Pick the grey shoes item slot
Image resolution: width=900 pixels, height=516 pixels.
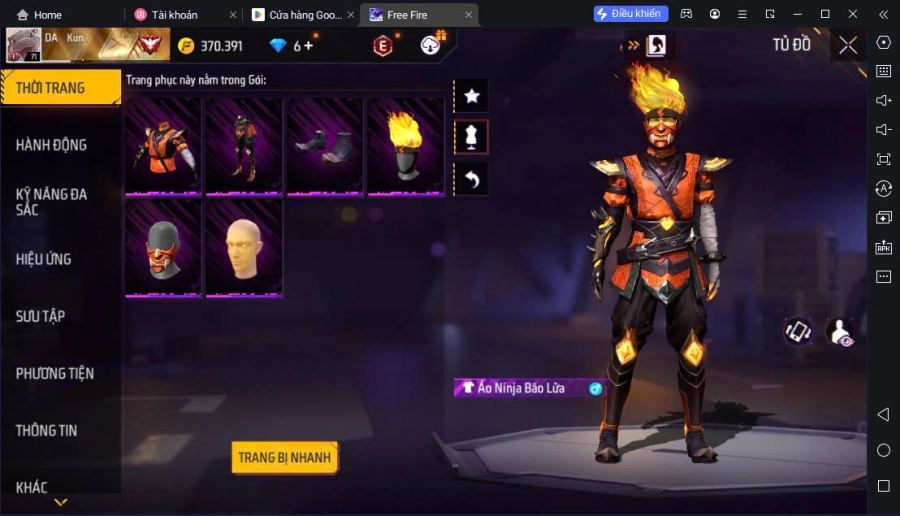tap(325, 145)
